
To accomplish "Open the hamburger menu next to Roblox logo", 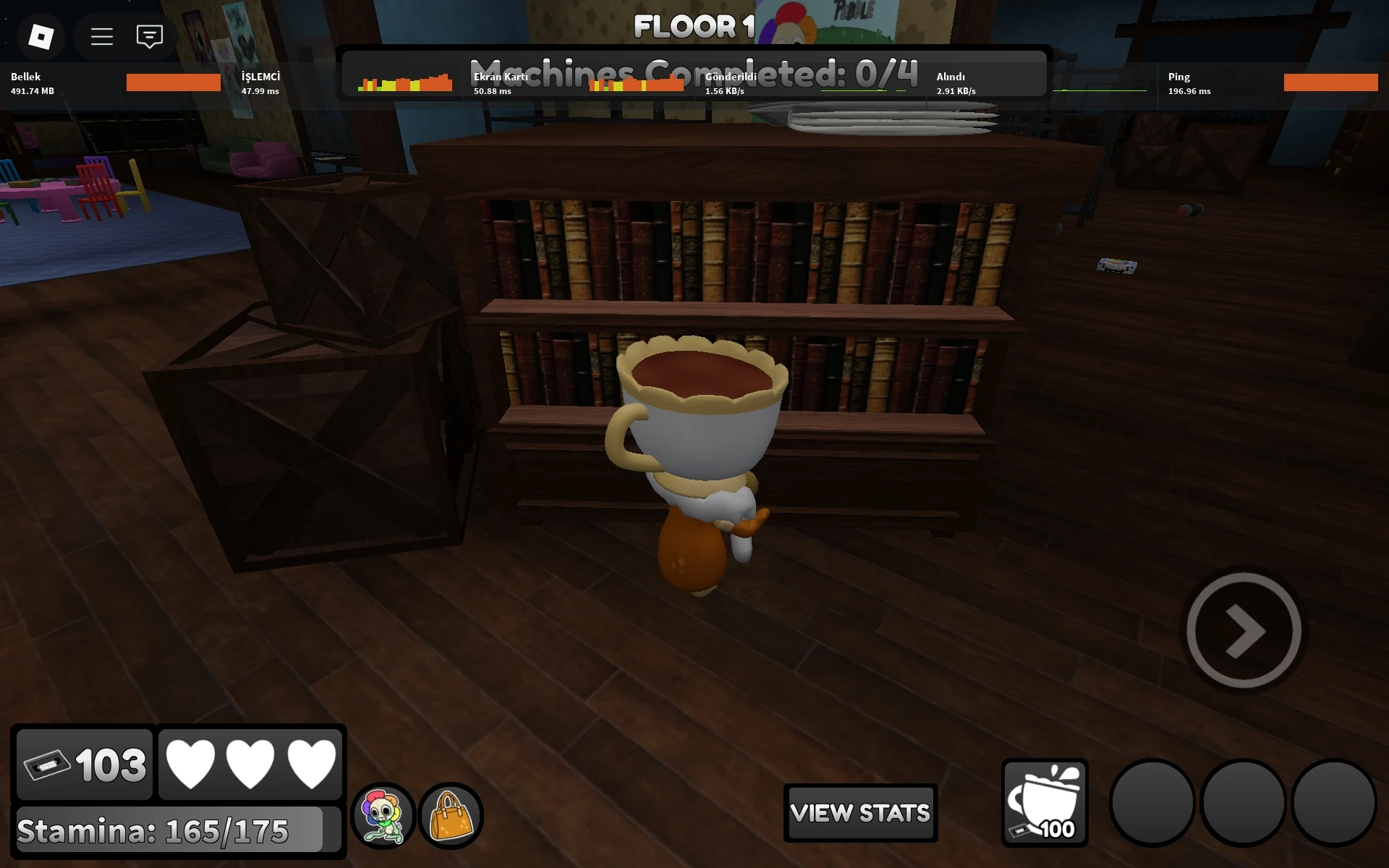I will coord(101,36).
